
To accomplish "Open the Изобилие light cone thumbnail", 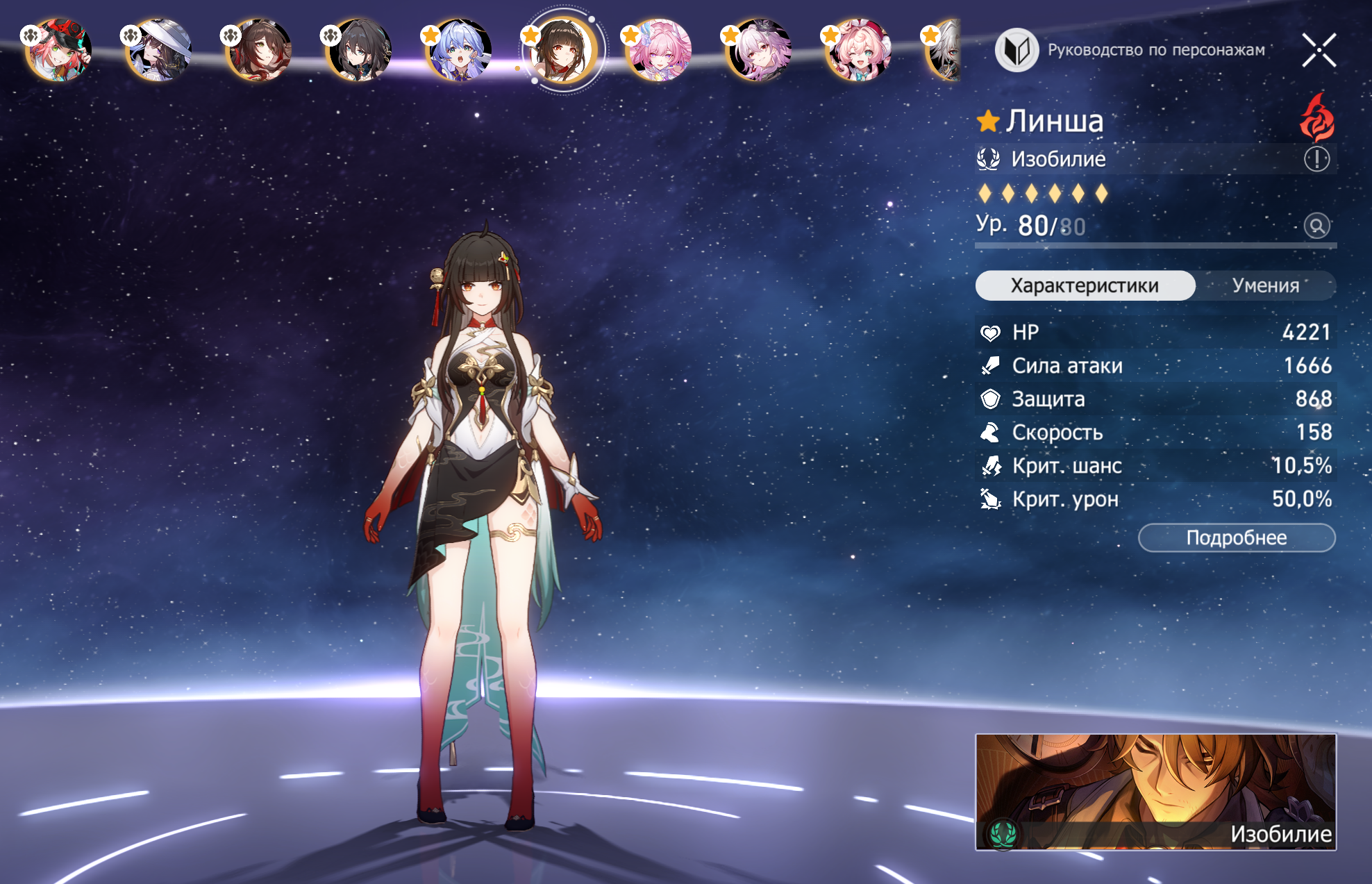I will [x=1155, y=792].
